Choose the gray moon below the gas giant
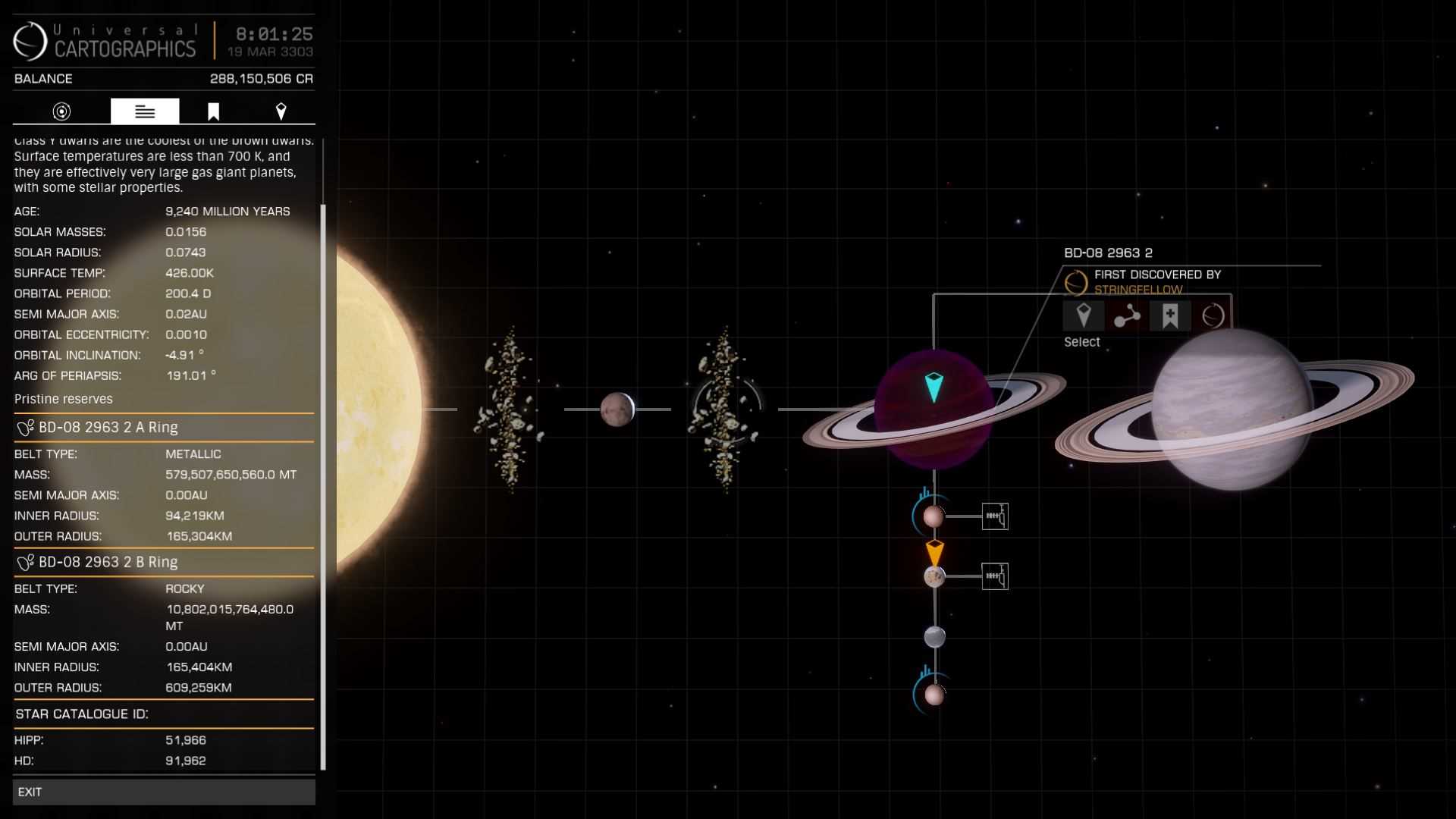 [x=934, y=636]
